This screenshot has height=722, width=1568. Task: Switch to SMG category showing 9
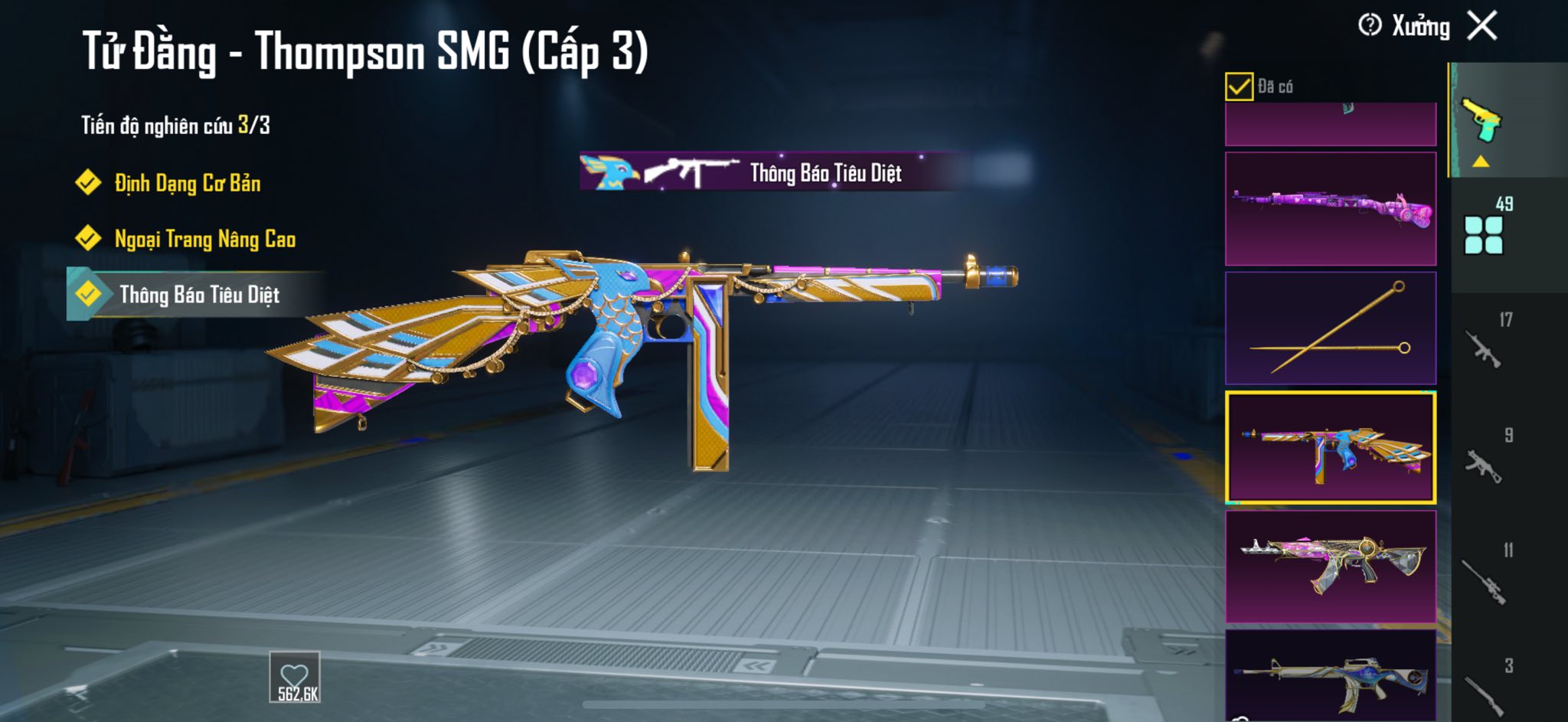click(1485, 463)
